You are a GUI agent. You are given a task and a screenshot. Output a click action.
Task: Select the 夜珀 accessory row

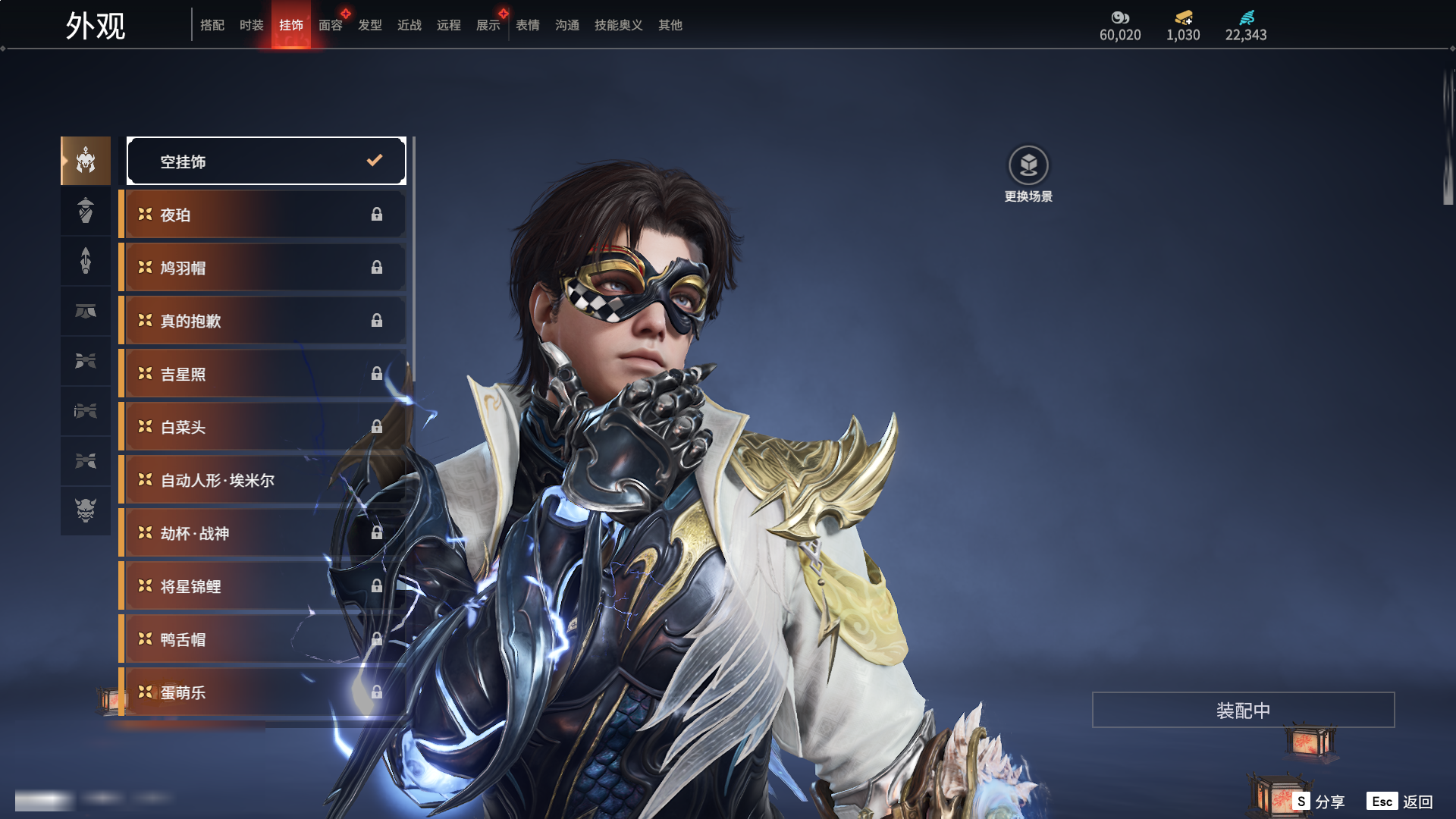point(262,215)
